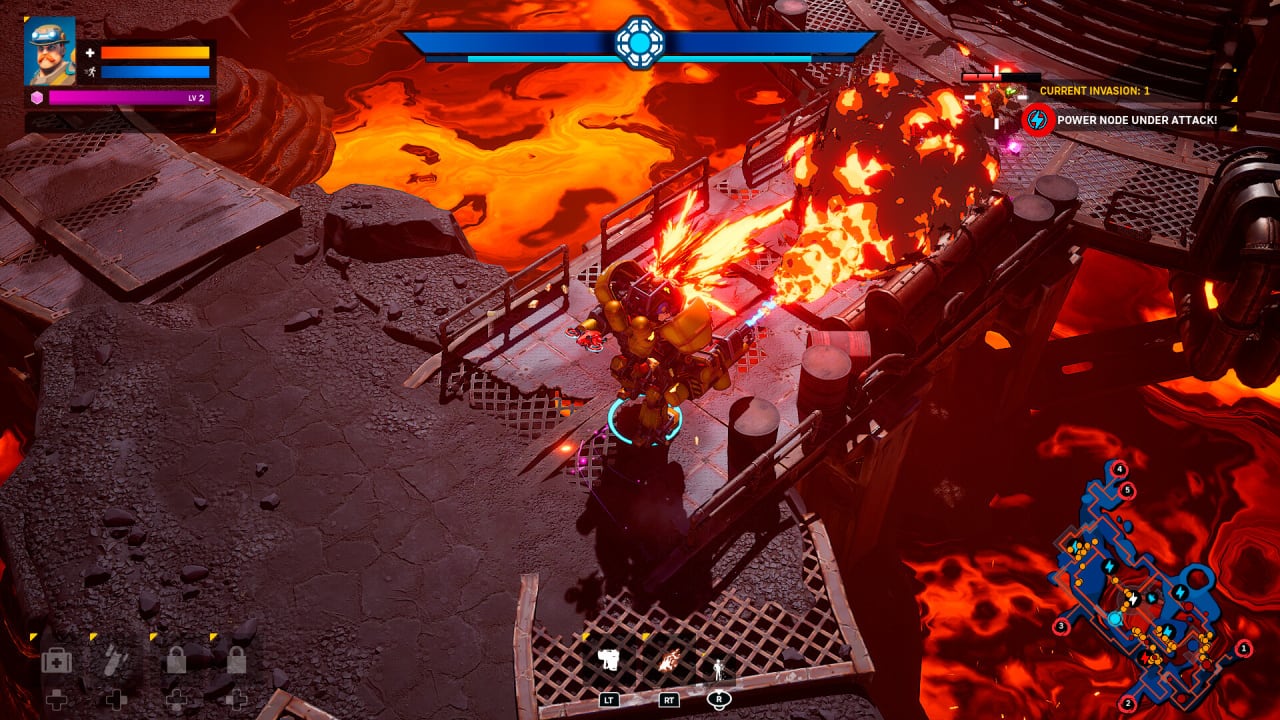Click spawn marker 1 on the minimap
This screenshot has height=720, width=1280.
pos(1244,649)
